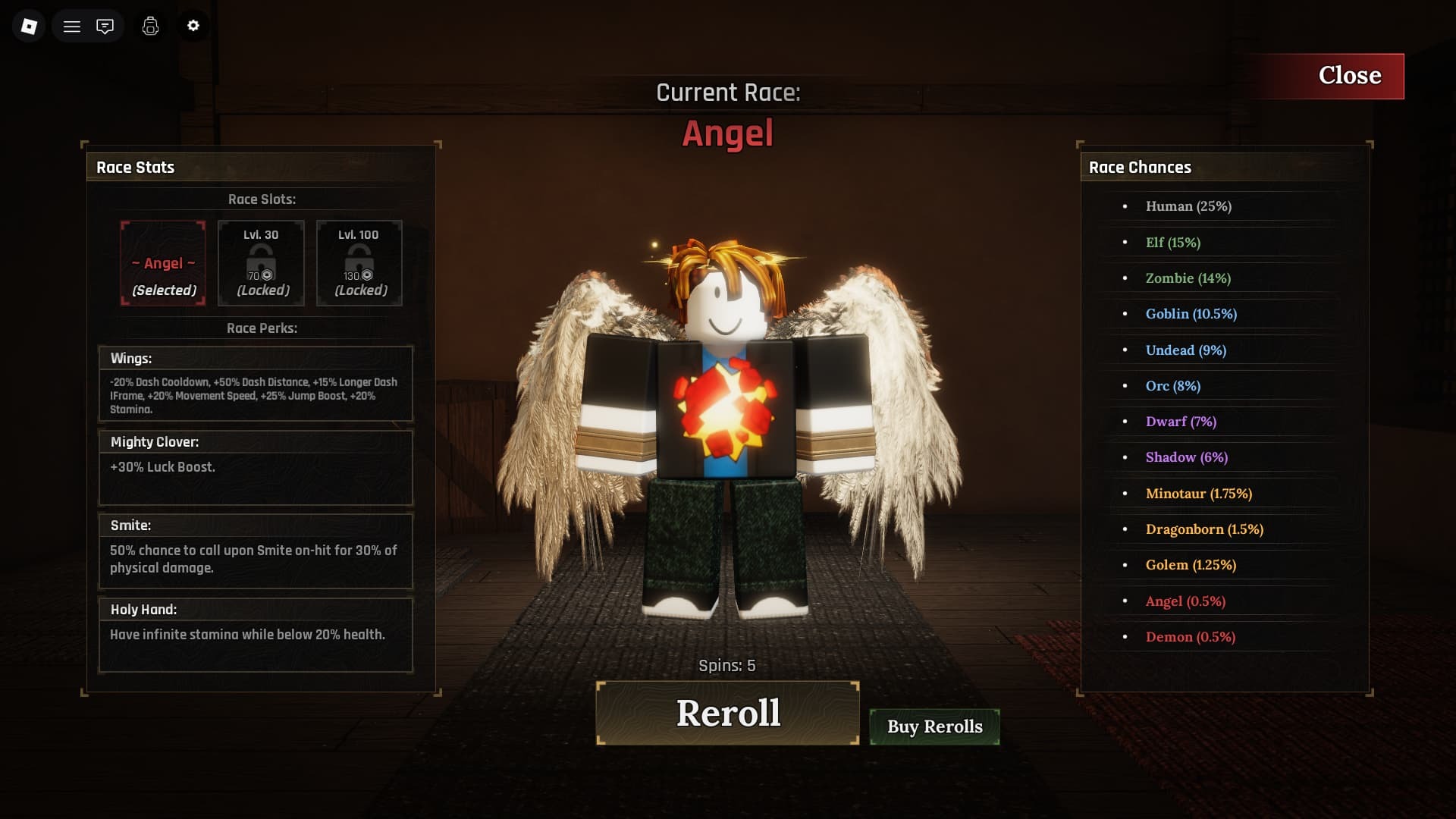Expand the Smite perk description
This screenshot has height=819, width=1456.
coord(255,551)
